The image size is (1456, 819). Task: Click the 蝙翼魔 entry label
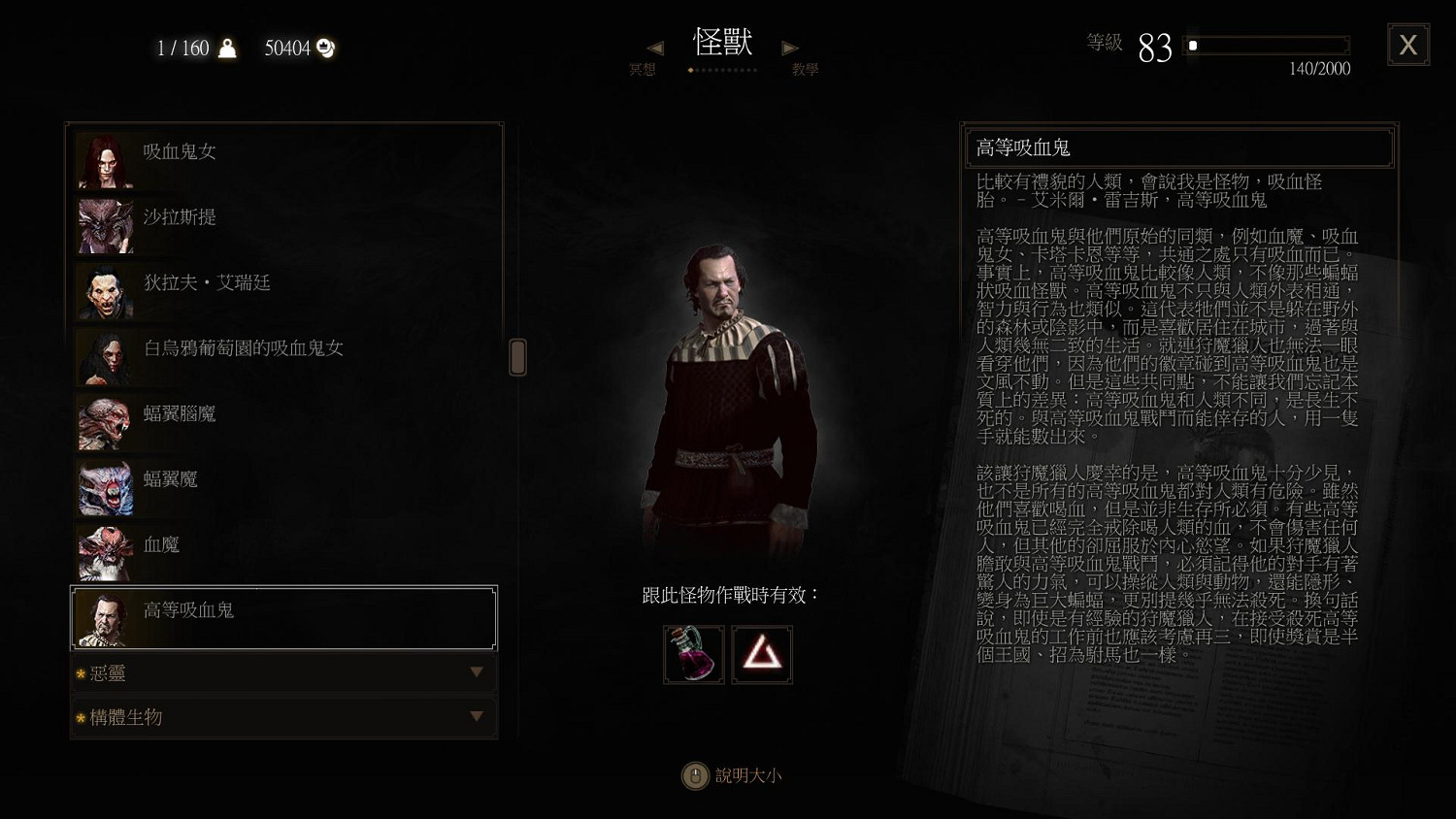click(x=173, y=478)
